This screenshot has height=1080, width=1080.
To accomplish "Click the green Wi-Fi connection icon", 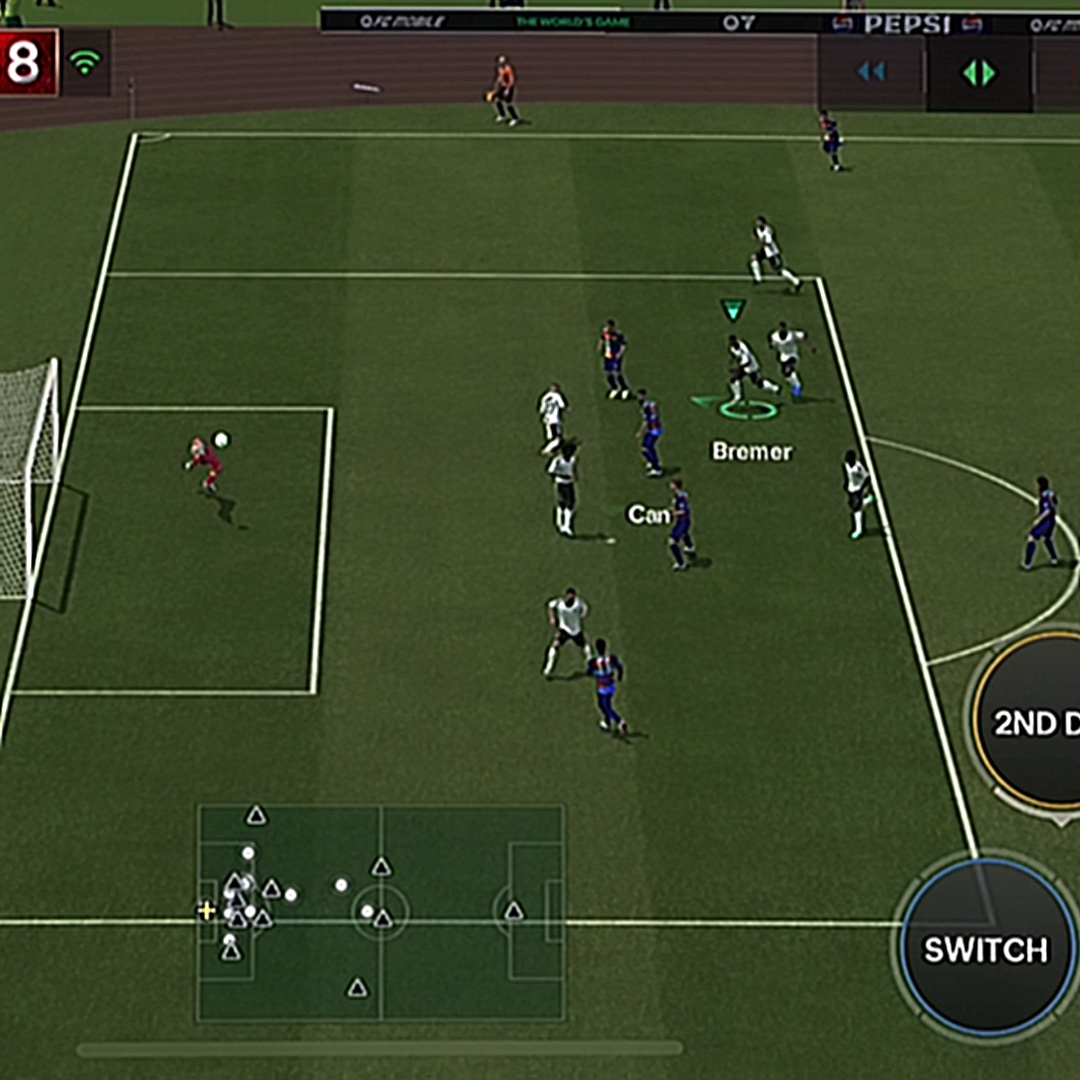I will click(x=85, y=63).
